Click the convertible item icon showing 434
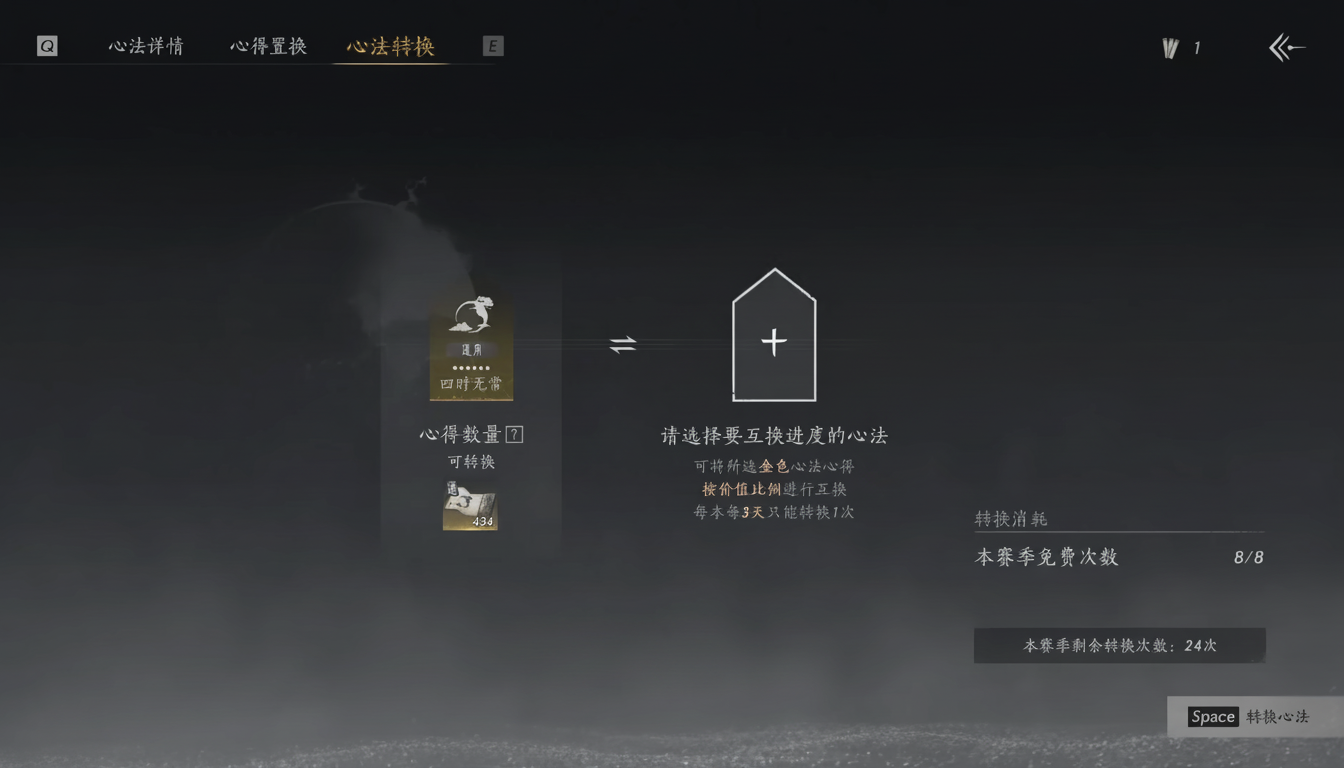This screenshot has width=1344, height=768. [x=471, y=508]
